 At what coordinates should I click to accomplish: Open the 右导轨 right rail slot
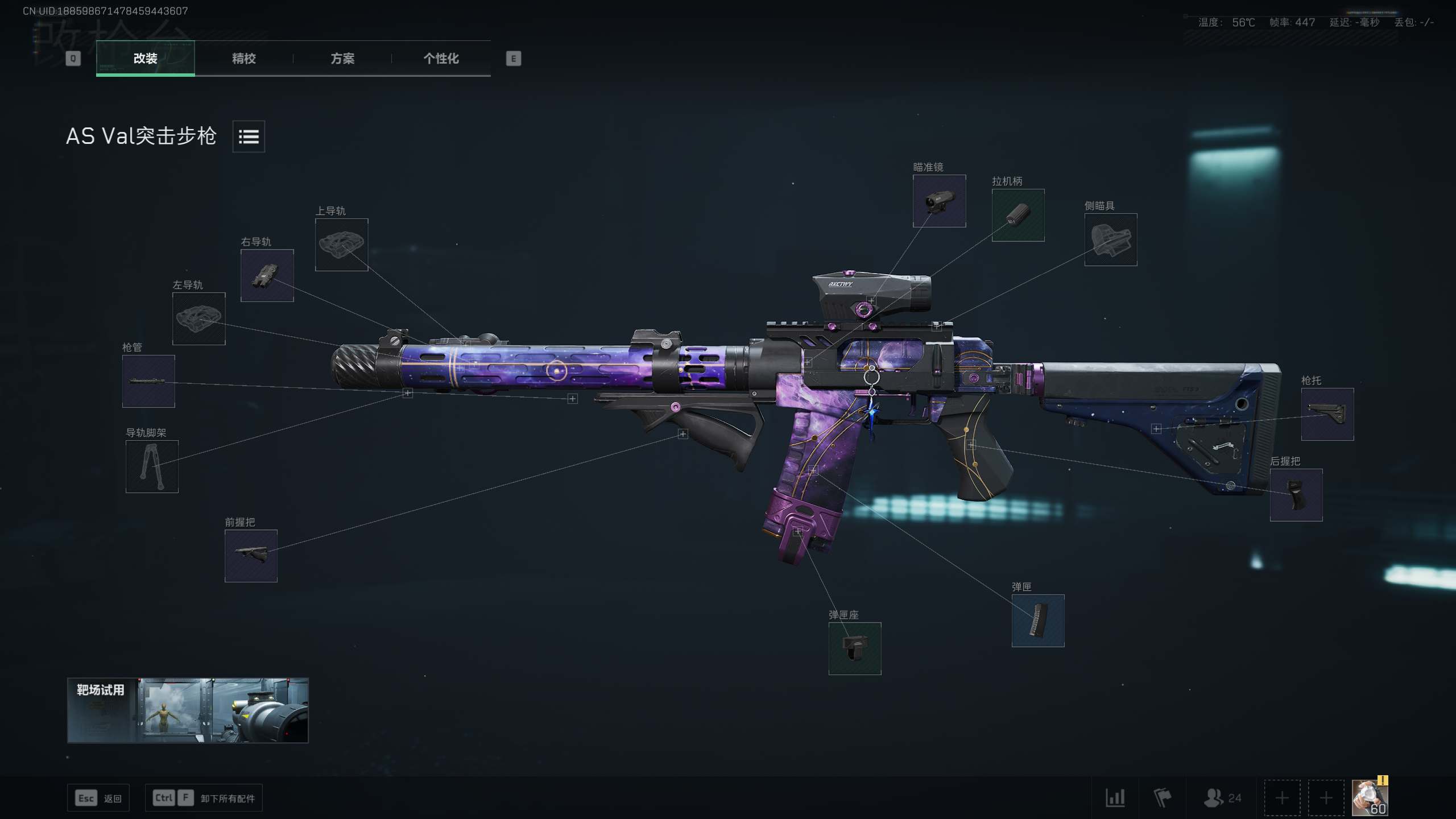[x=267, y=275]
